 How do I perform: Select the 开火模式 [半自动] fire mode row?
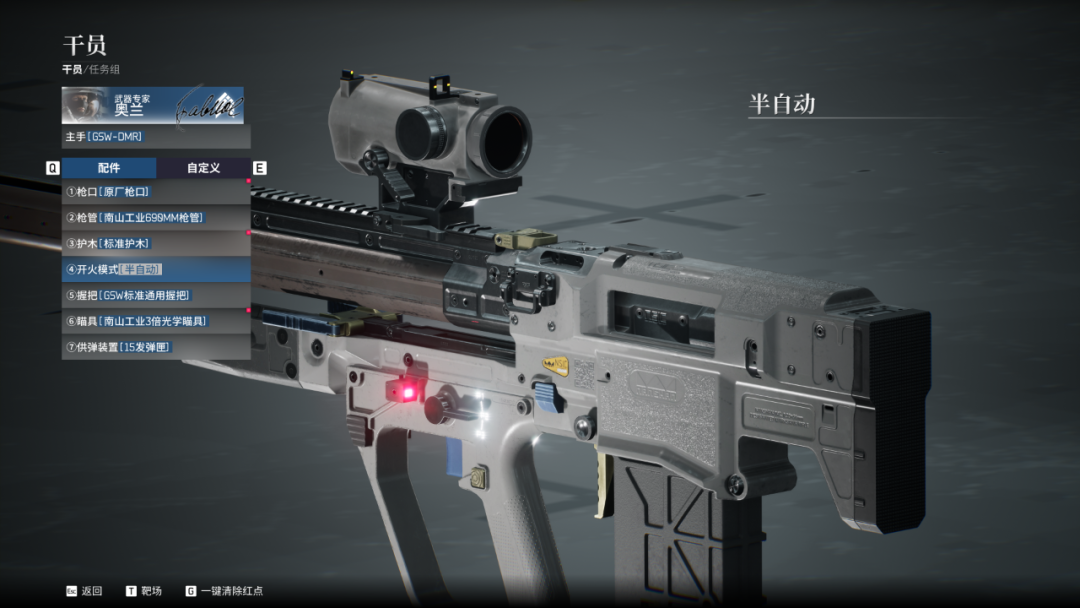(155, 269)
